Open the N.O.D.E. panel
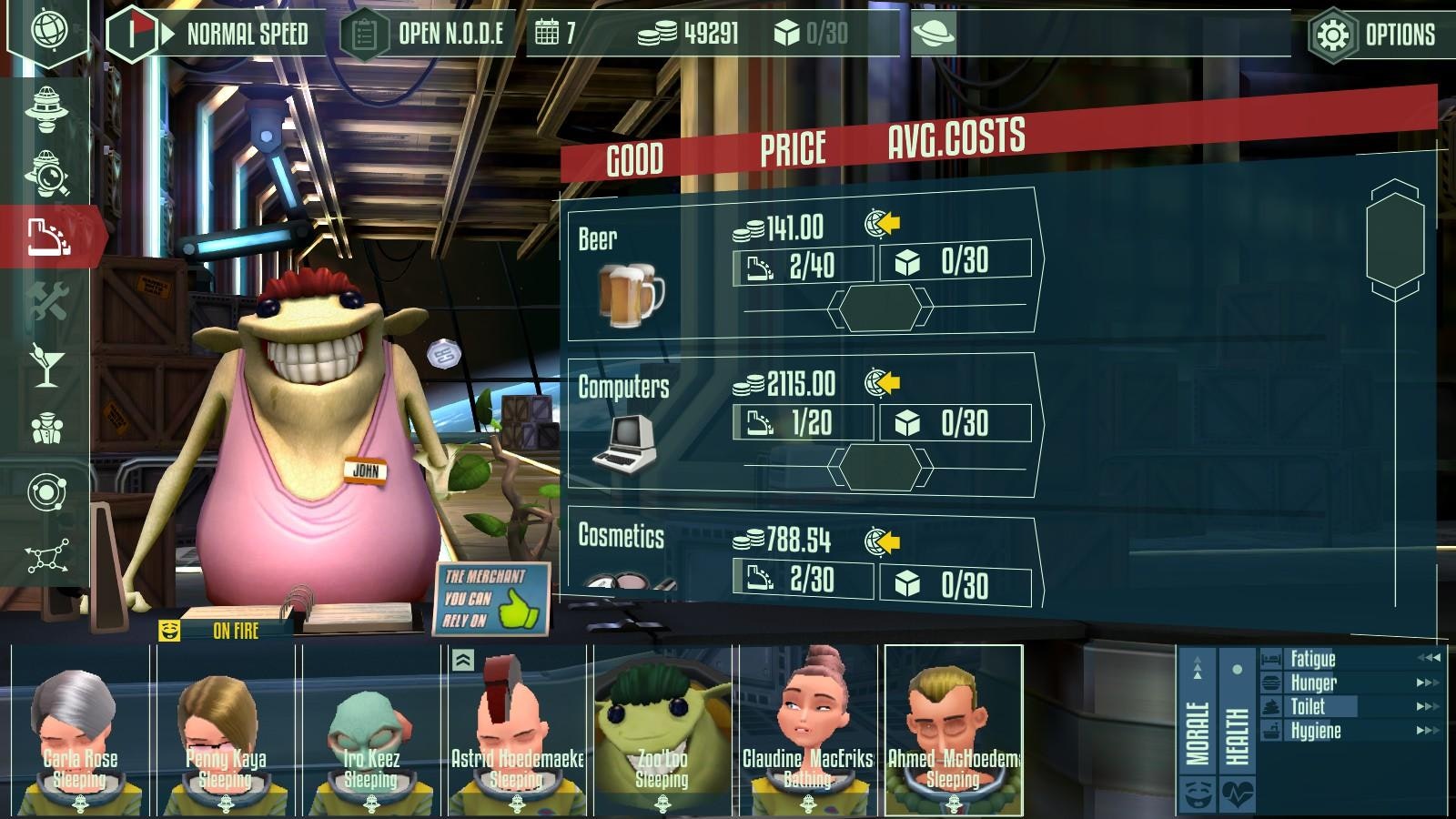Image resolution: width=1456 pixels, height=819 pixels. pyautogui.click(x=428, y=35)
